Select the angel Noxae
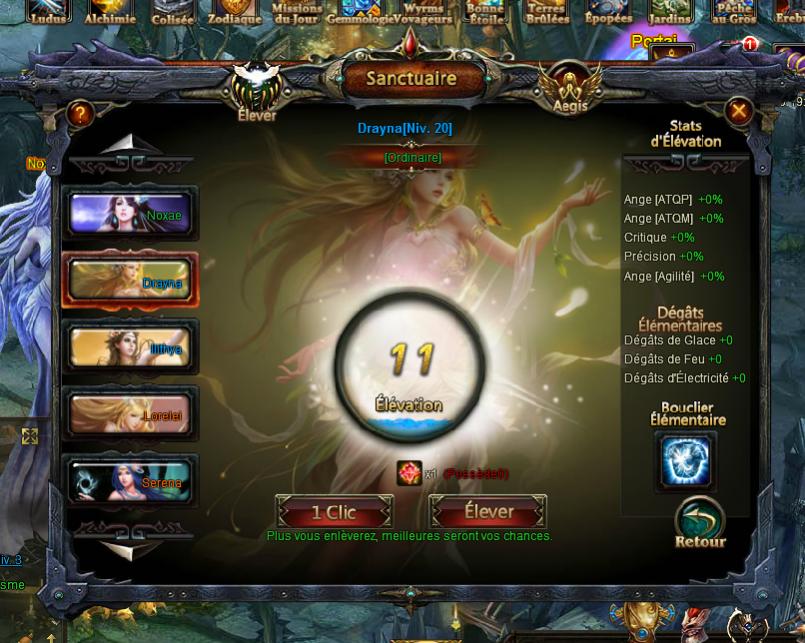805x643 pixels. (132, 213)
